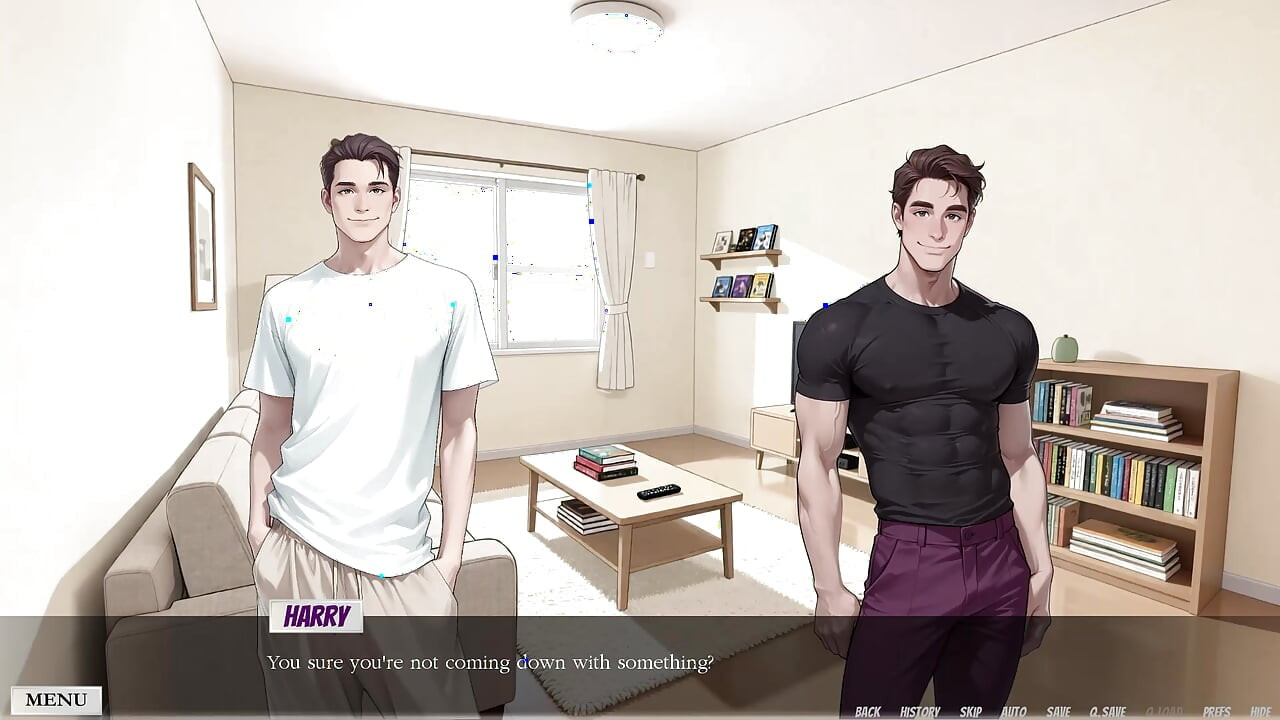Toggle AUTO text advance

1013,711
